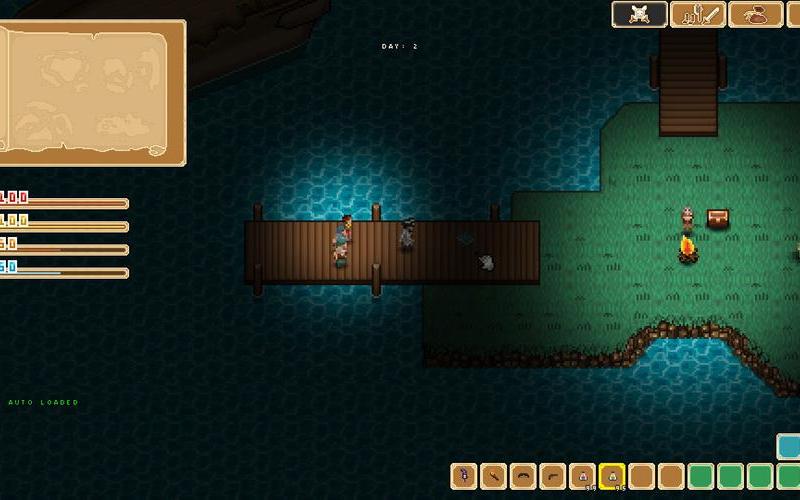Screen dimensions: 800x500
Task: Select the yellow-highlighted flask hotbar slot
Action: pyautogui.click(x=612, y=476)
